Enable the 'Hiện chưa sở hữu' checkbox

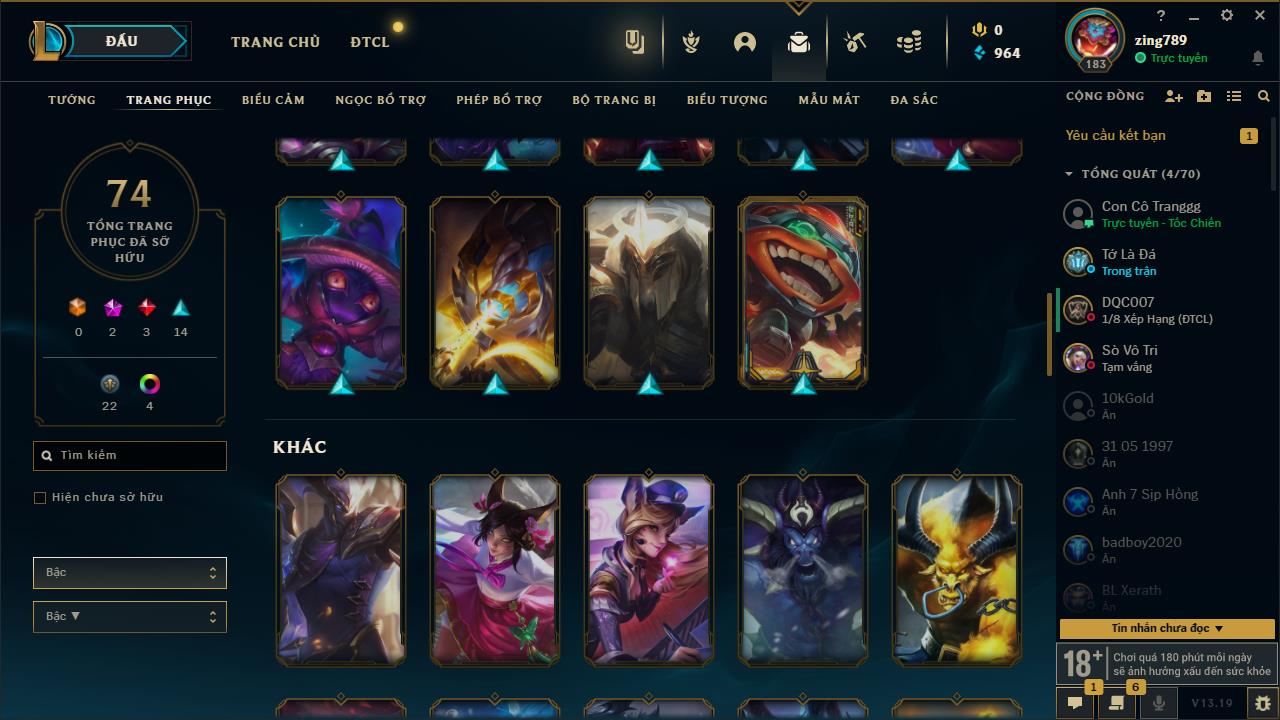tap(39, 497)
